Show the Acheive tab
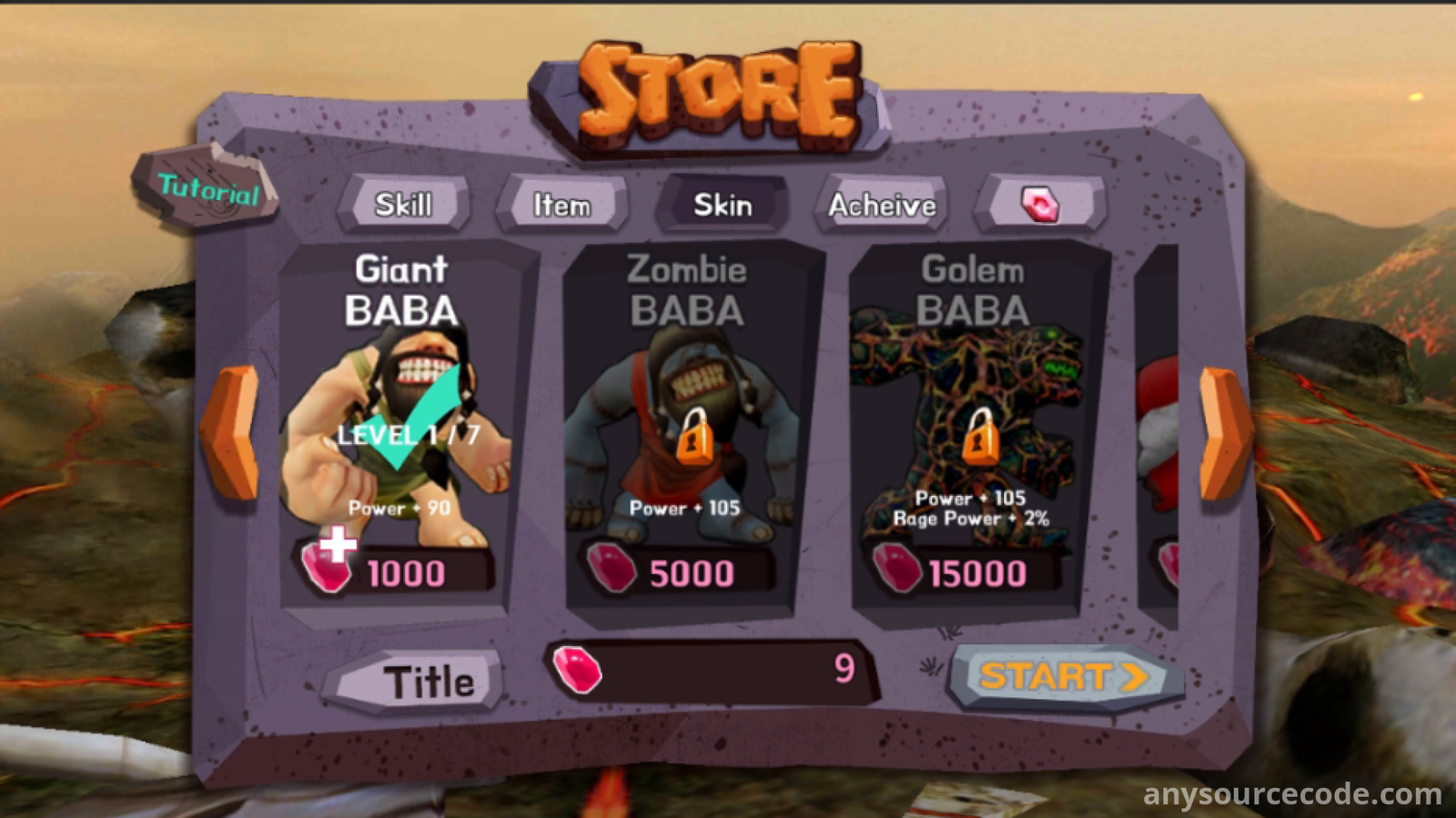Viewport: 1456px width, 818px height. click(882, 205)
